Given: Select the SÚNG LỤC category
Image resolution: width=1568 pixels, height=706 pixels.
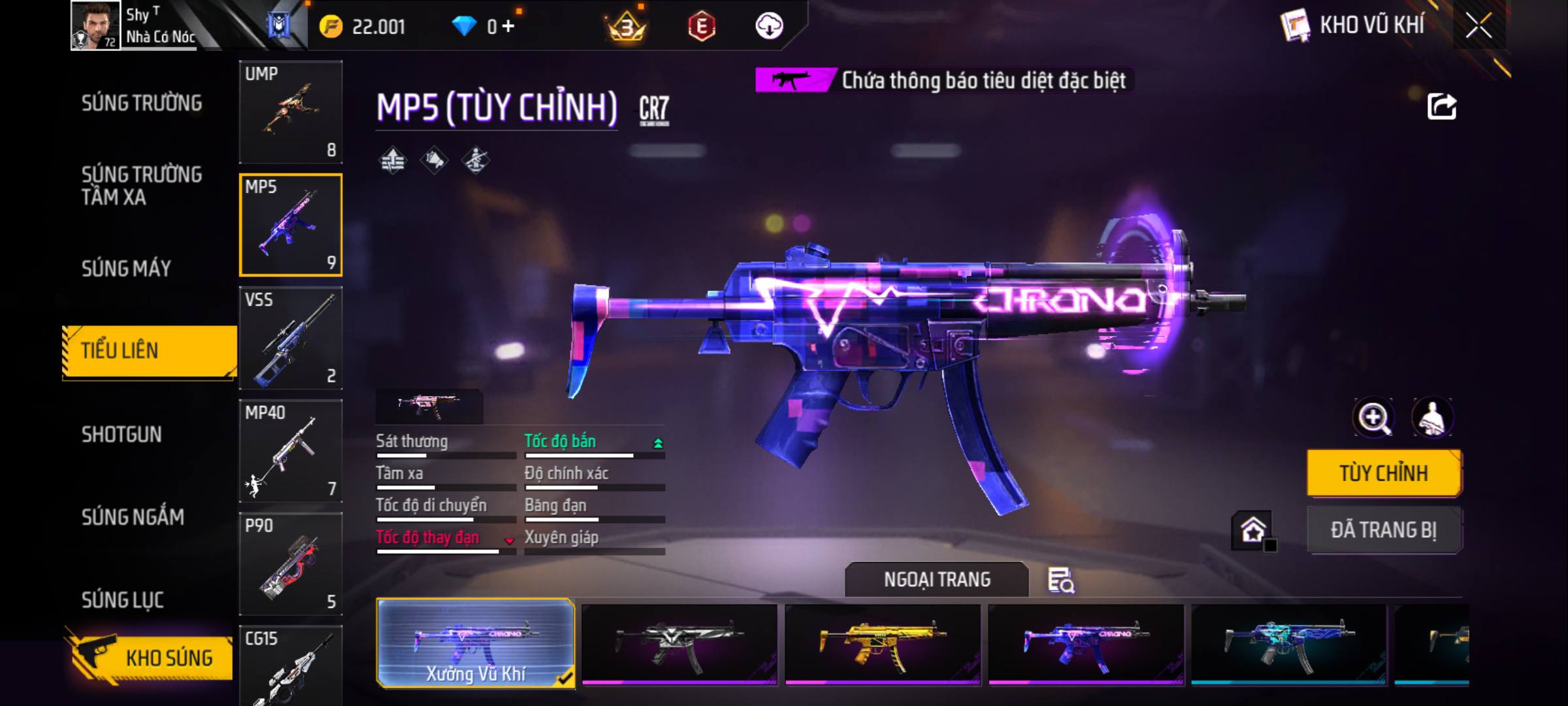Looking at the screenshot, I should pyautogui.click(x=122, y=600).
